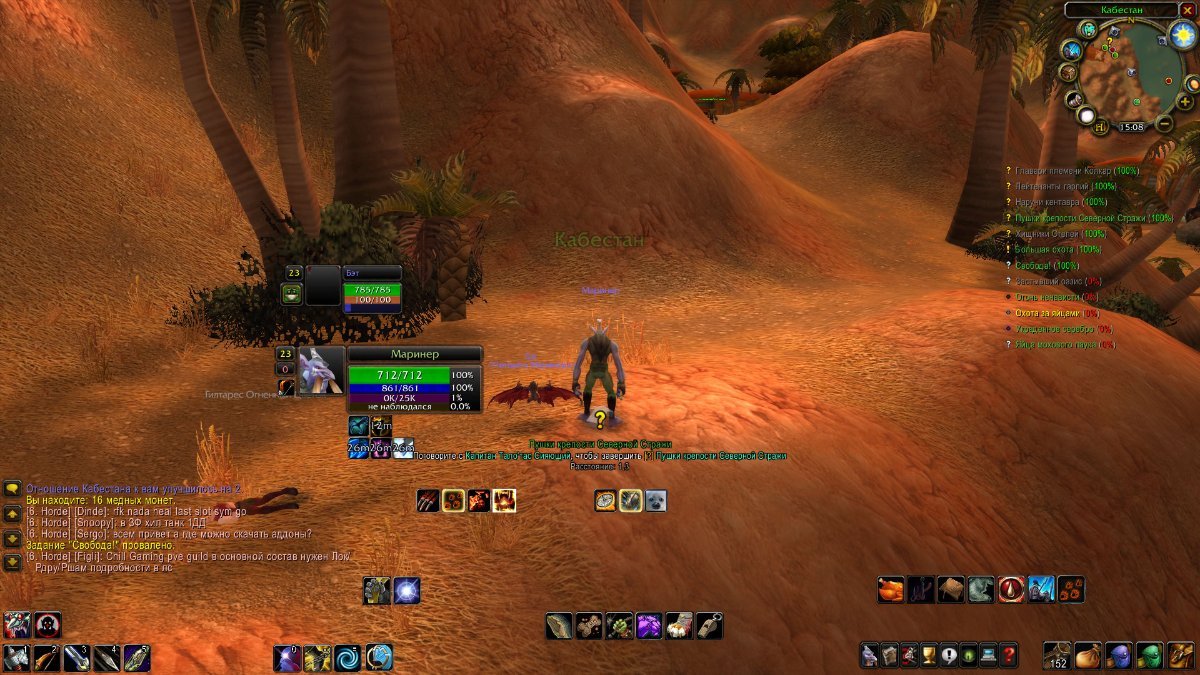Activate the blue swirl ability icon
The image size is (1200, 675).
click(x=348, y=658)
